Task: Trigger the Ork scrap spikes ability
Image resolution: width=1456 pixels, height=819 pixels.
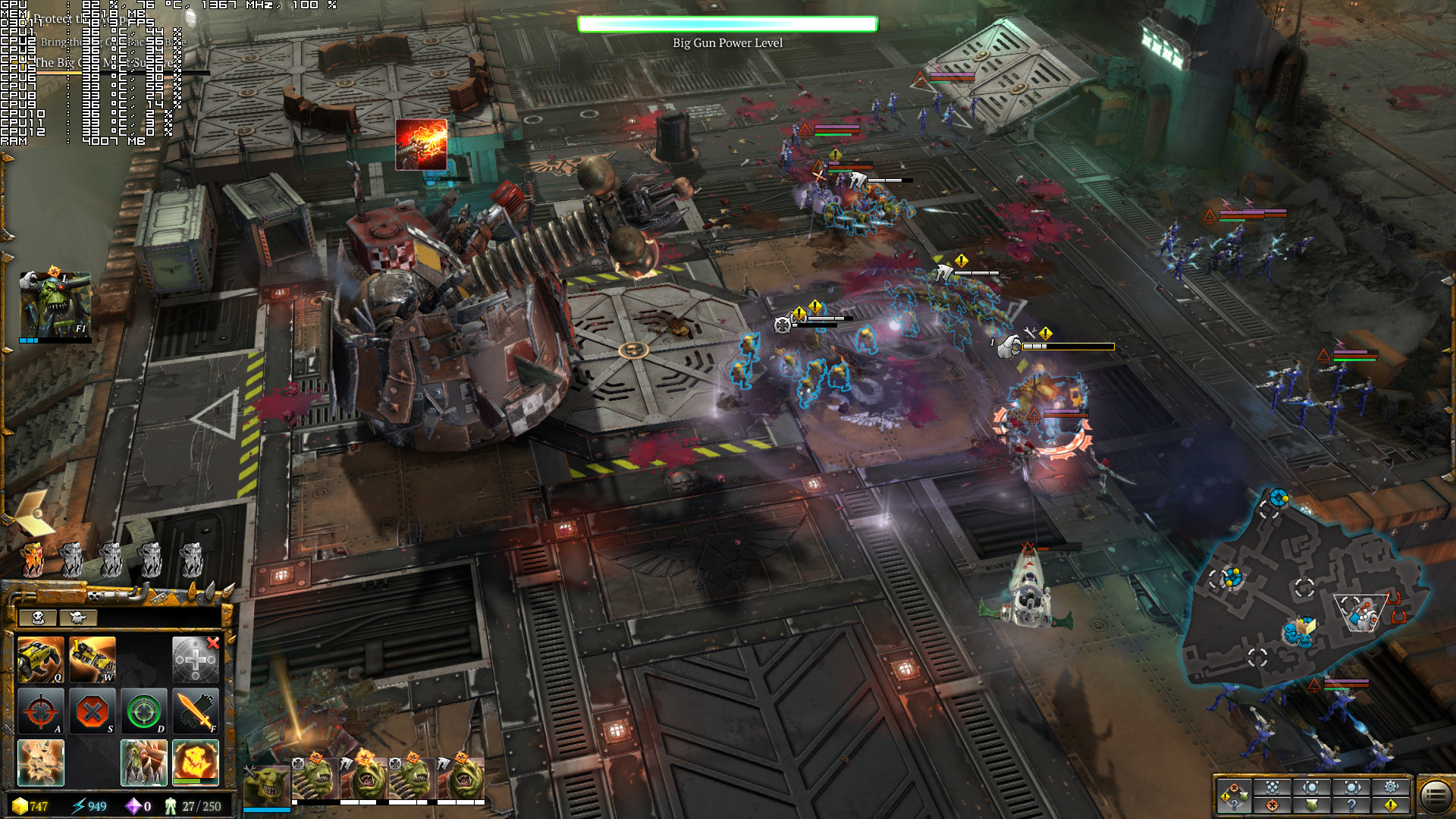Action: (143, 762)
